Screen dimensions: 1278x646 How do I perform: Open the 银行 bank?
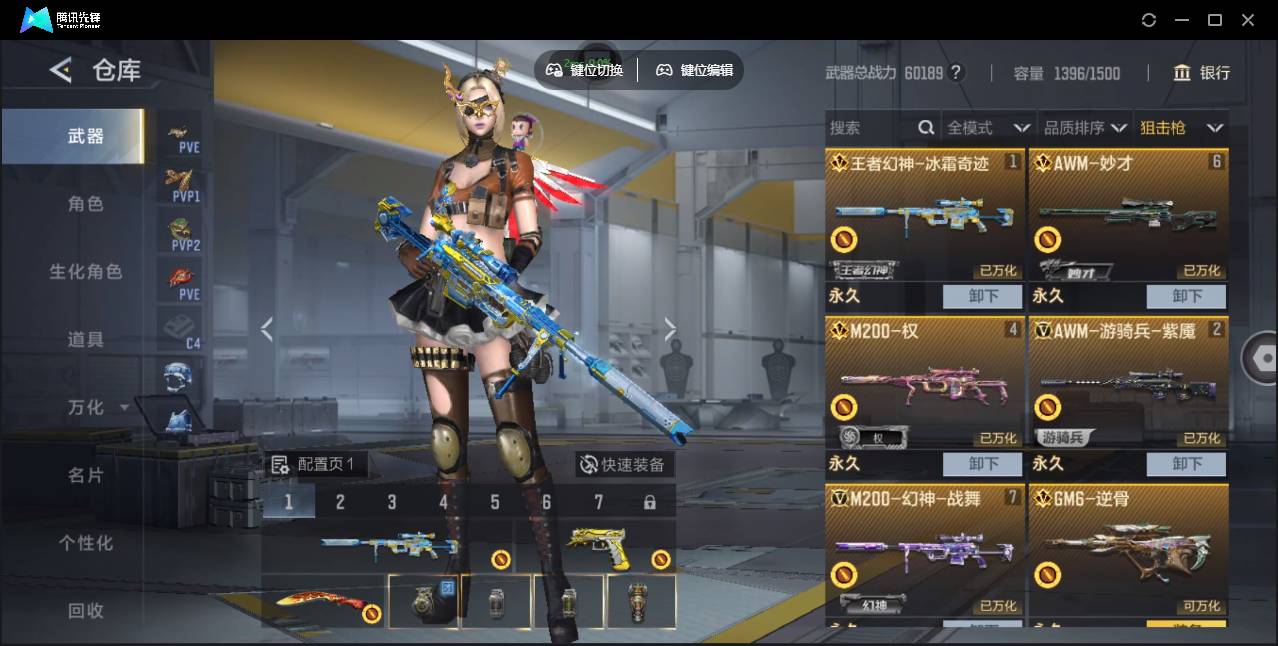point(1201,73)
